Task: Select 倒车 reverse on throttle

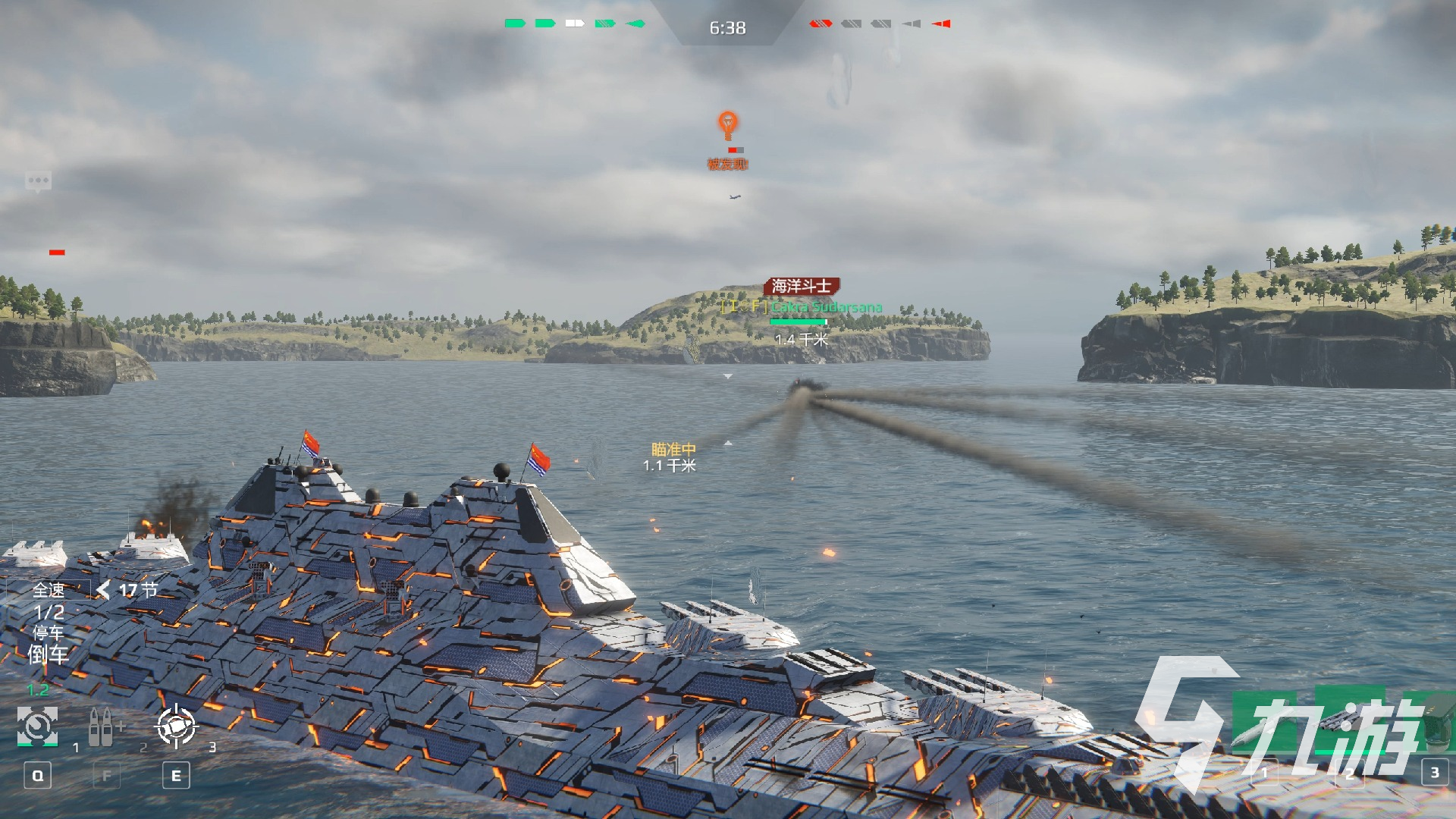Action: 48,654
